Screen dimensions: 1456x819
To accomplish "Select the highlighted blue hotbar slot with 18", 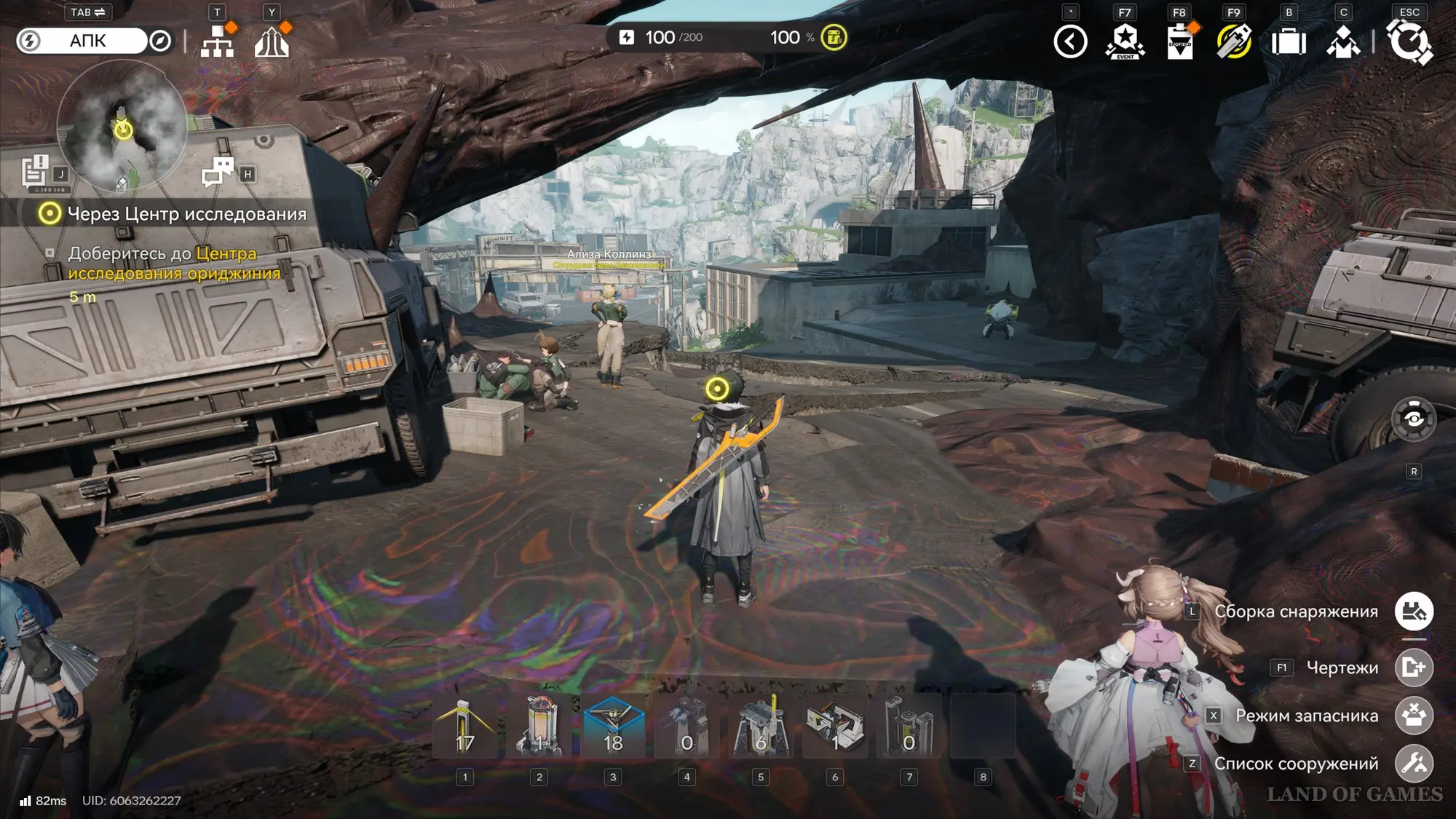I will (613, 727).
